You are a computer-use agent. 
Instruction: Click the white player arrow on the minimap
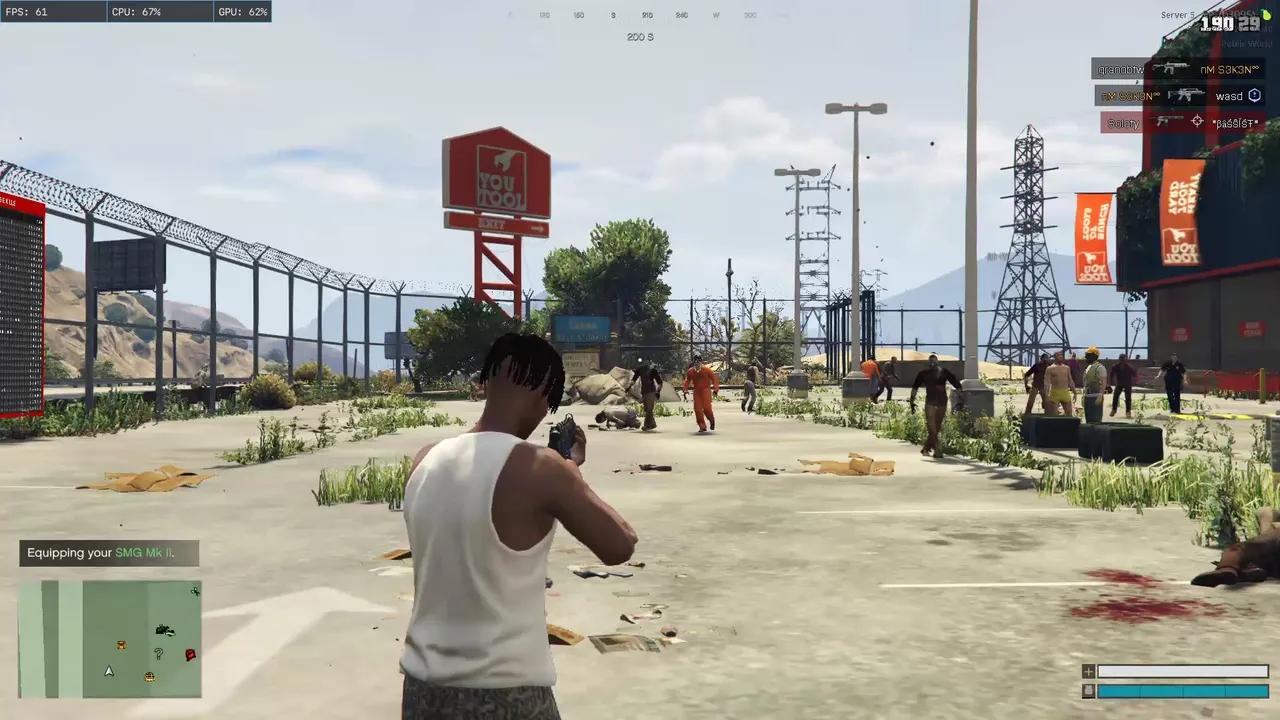(108, 671)
